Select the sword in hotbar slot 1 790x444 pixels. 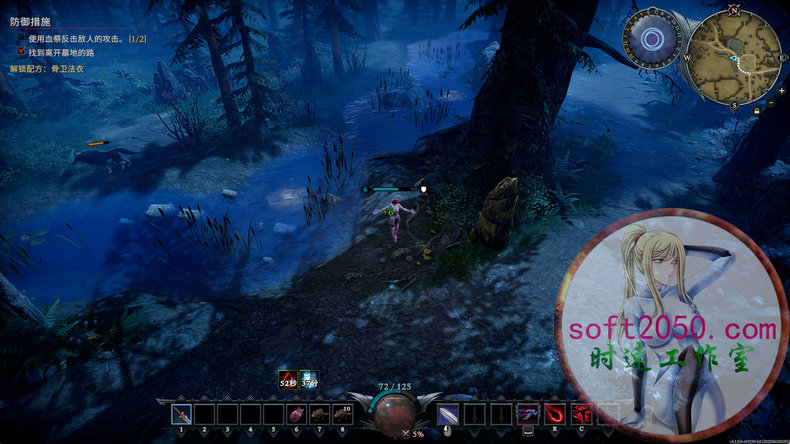tap(181, 414)
